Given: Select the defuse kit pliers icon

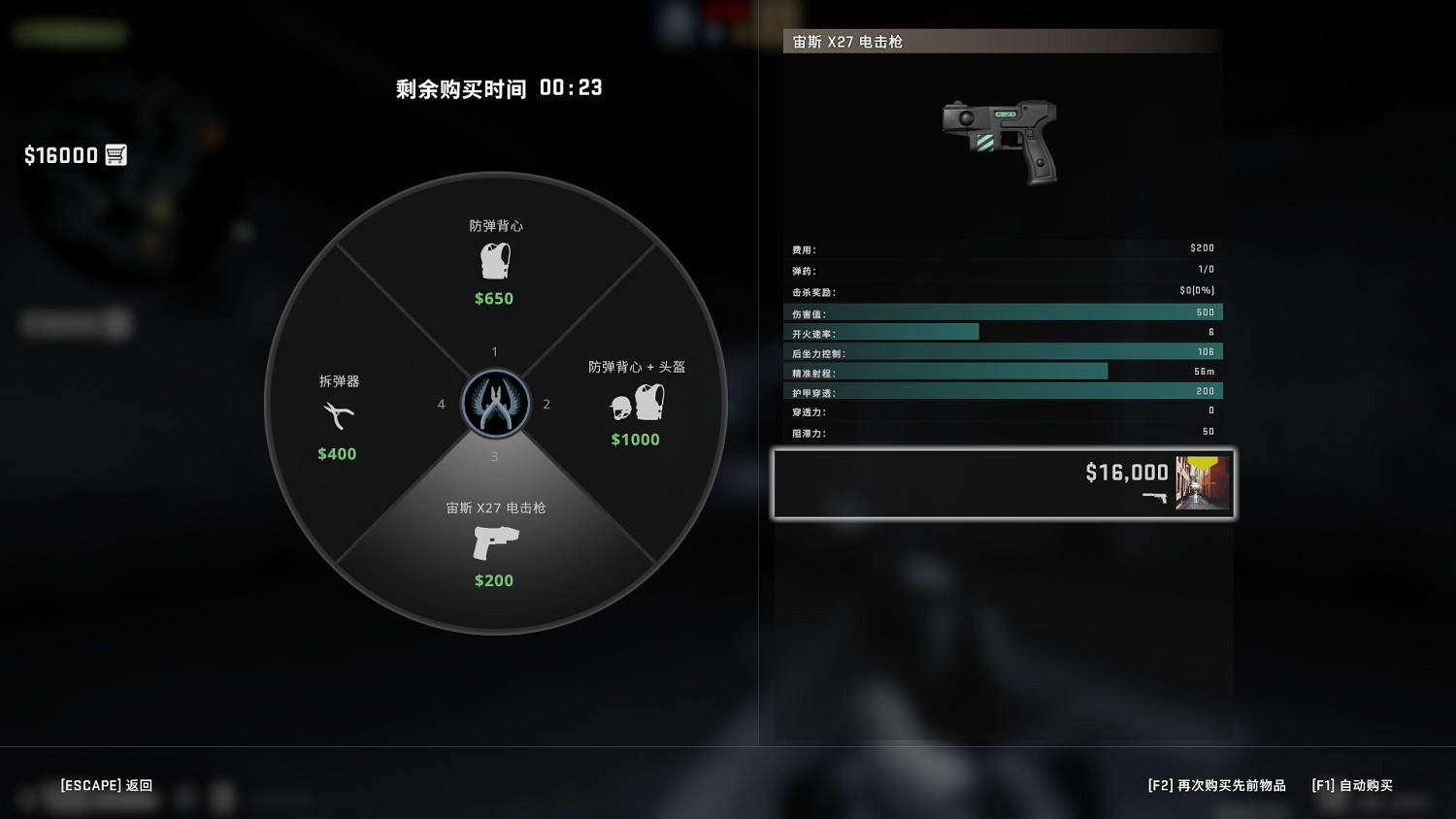Looking at the screenshot, I should tap(336, 415).
